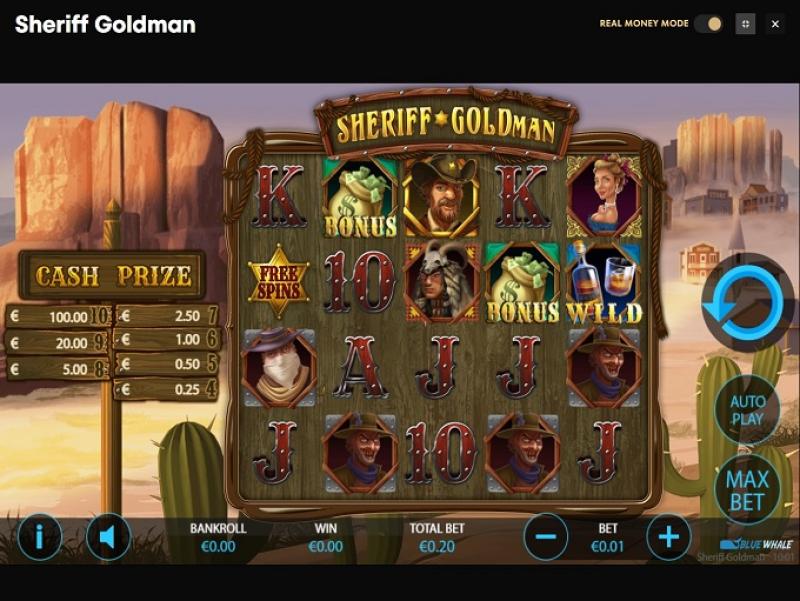Close the Sheriff Goldman game window

[x=775, y=24]
